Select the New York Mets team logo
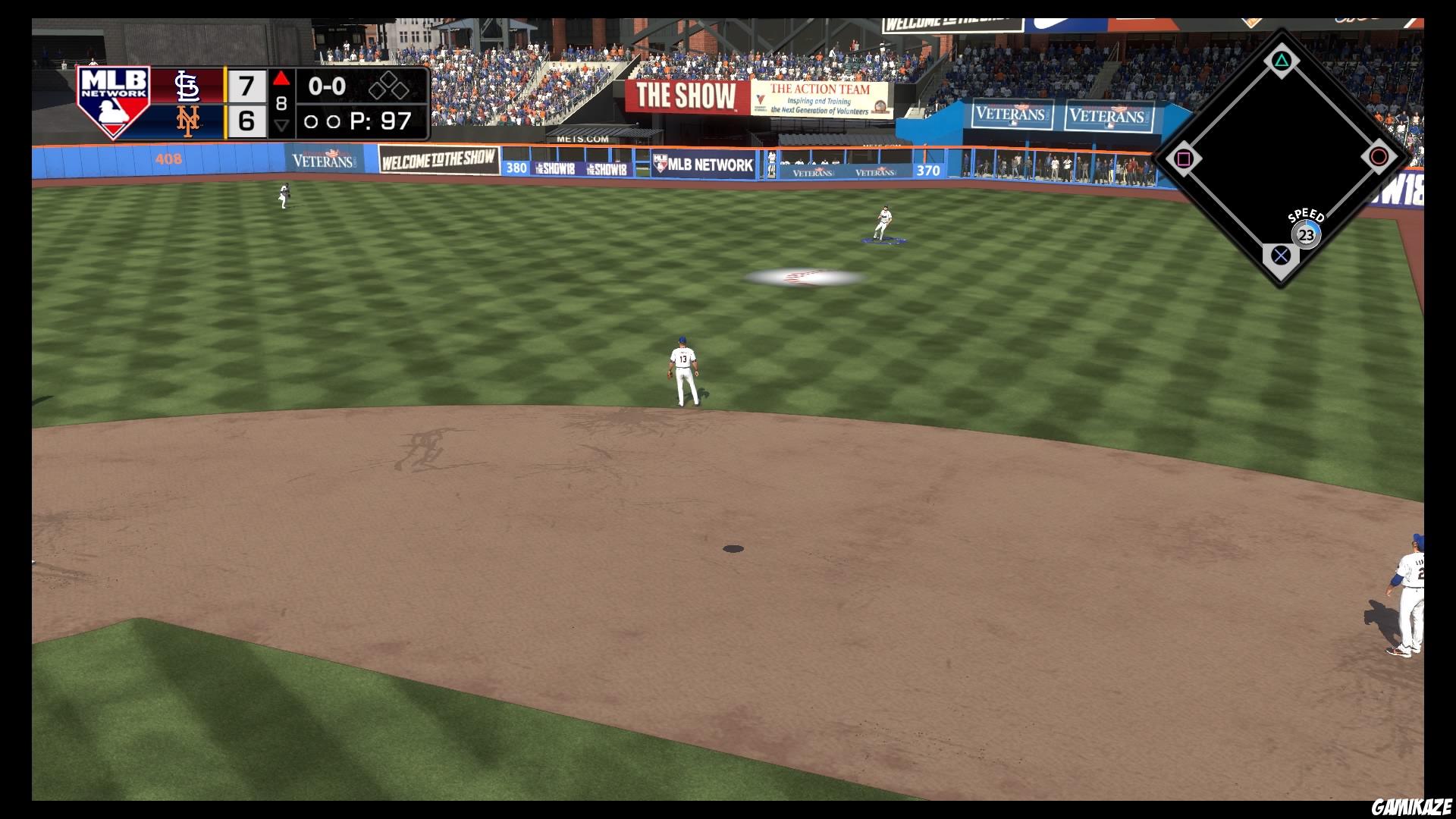This screenshot has width=1456, height=819. (188, 121)
